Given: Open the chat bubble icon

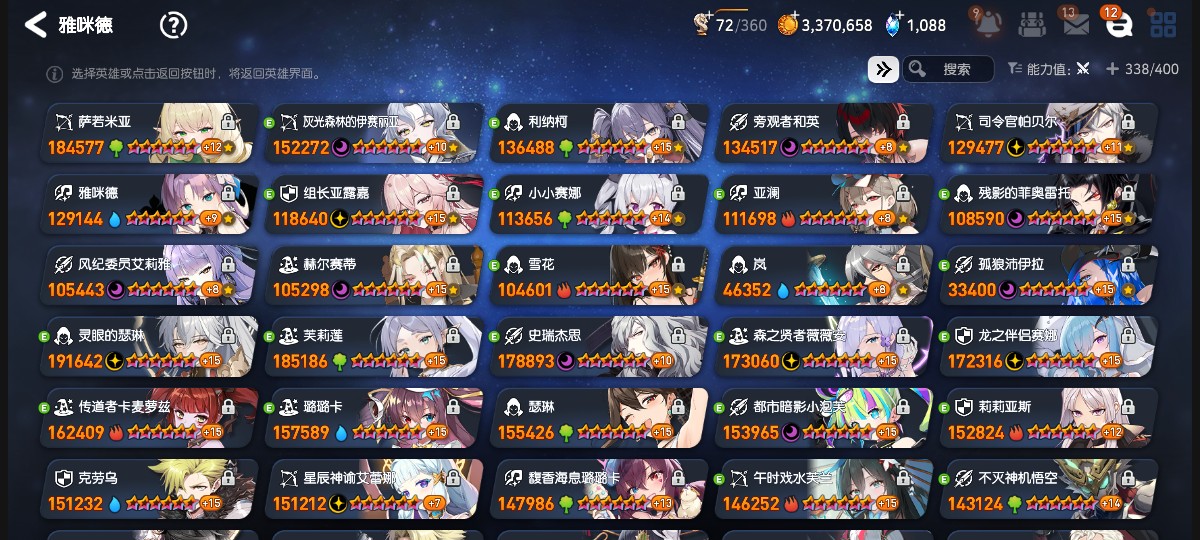Looking at the screenshot, I should 1118,25.
